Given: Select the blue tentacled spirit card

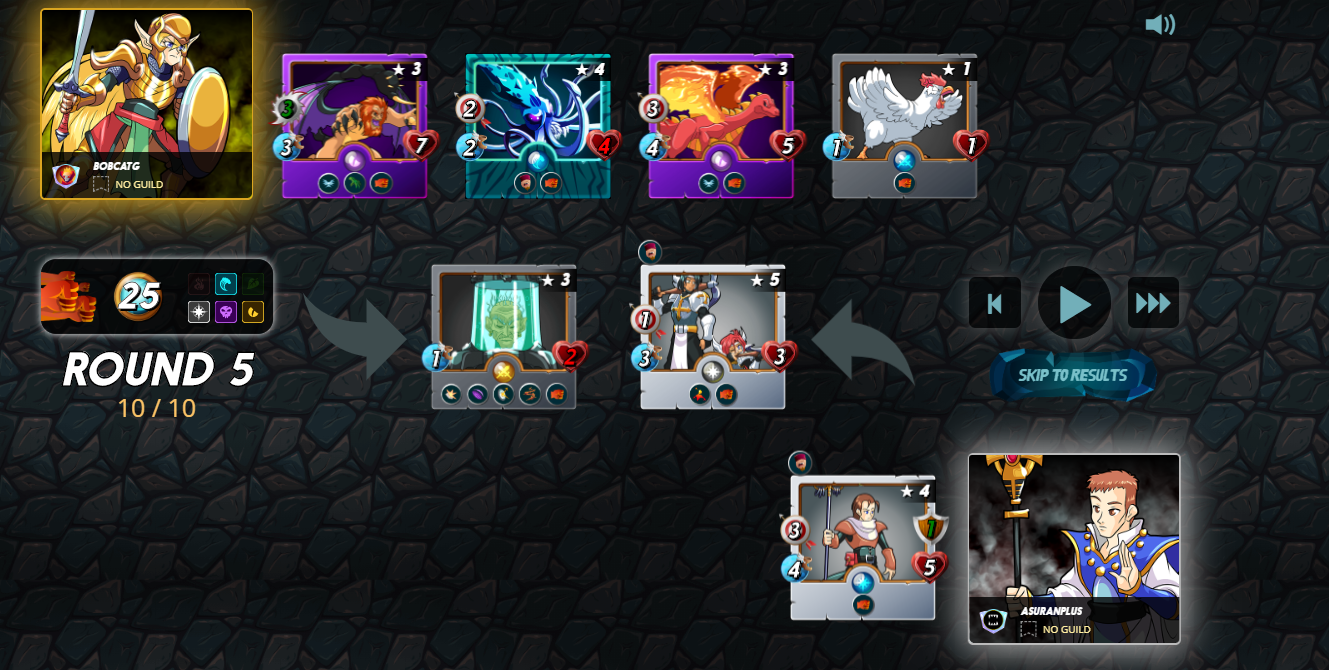Looking at the screenshot, I should pyautogui.click(x=538, y=126).
